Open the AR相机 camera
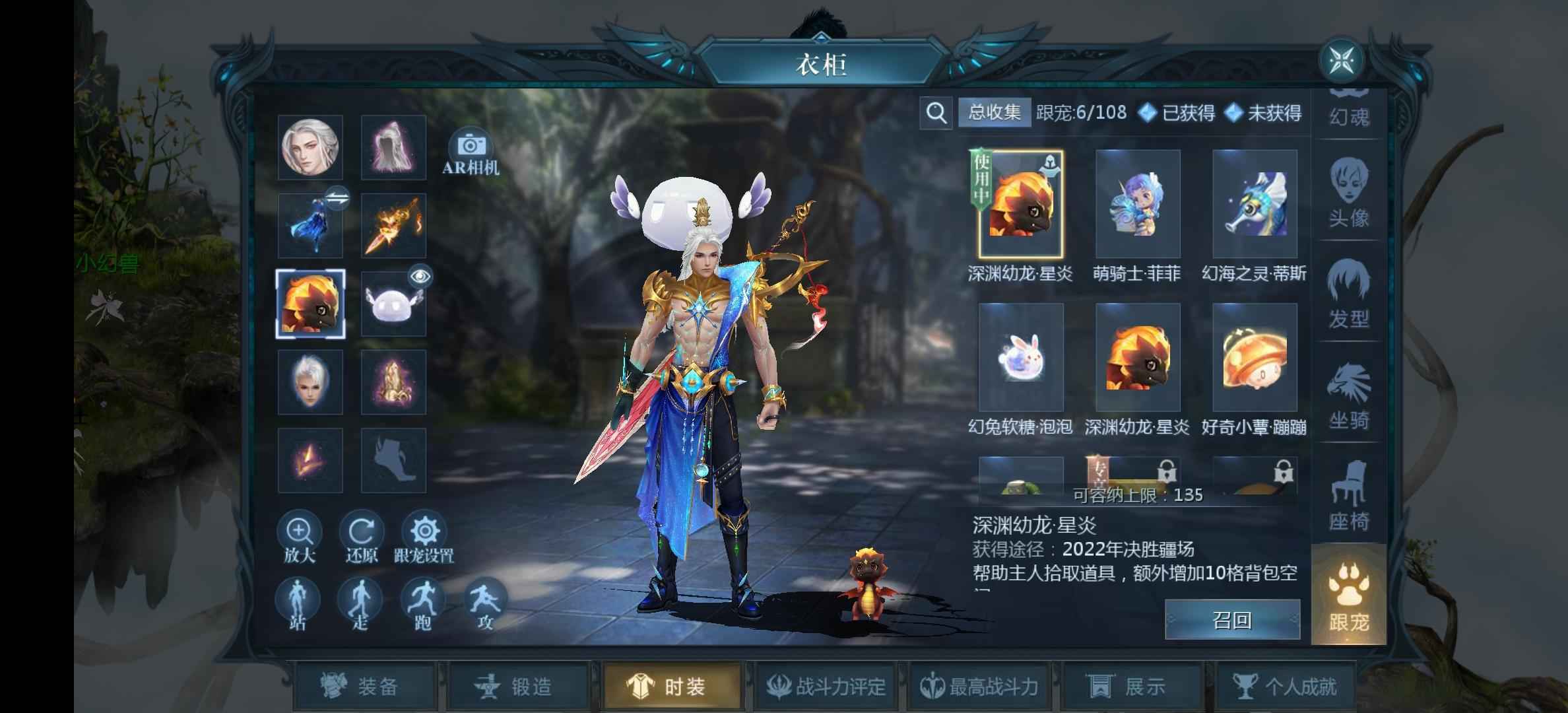The width and height of the screenshot is (1568, 713). click(x=470, y=152)
